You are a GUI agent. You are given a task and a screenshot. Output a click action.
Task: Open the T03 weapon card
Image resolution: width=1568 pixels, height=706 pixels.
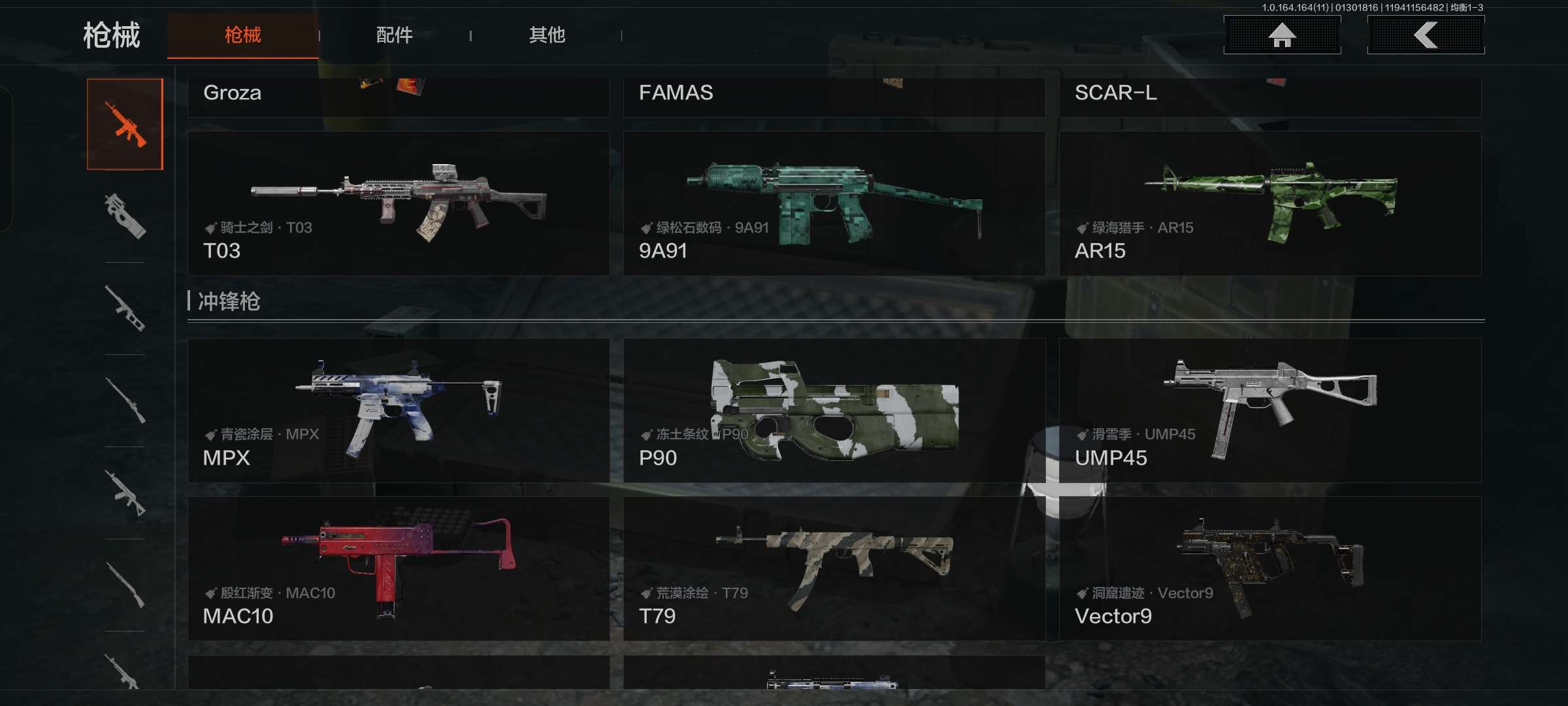pyautogui.click(x=399, y=203)
